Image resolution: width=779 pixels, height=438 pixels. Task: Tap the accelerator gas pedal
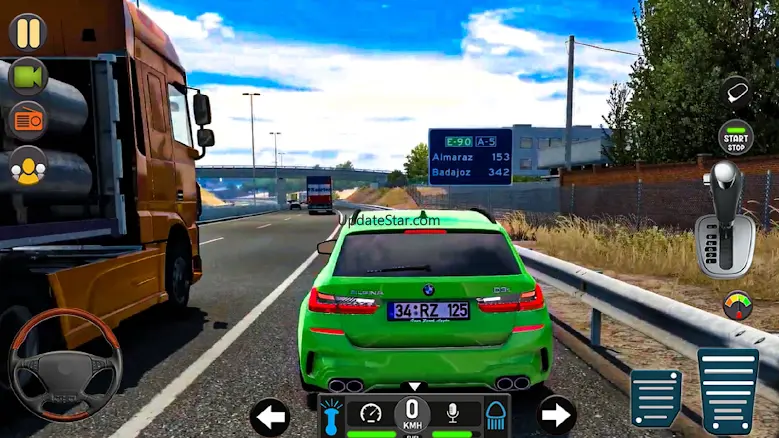tap(727, 390)
